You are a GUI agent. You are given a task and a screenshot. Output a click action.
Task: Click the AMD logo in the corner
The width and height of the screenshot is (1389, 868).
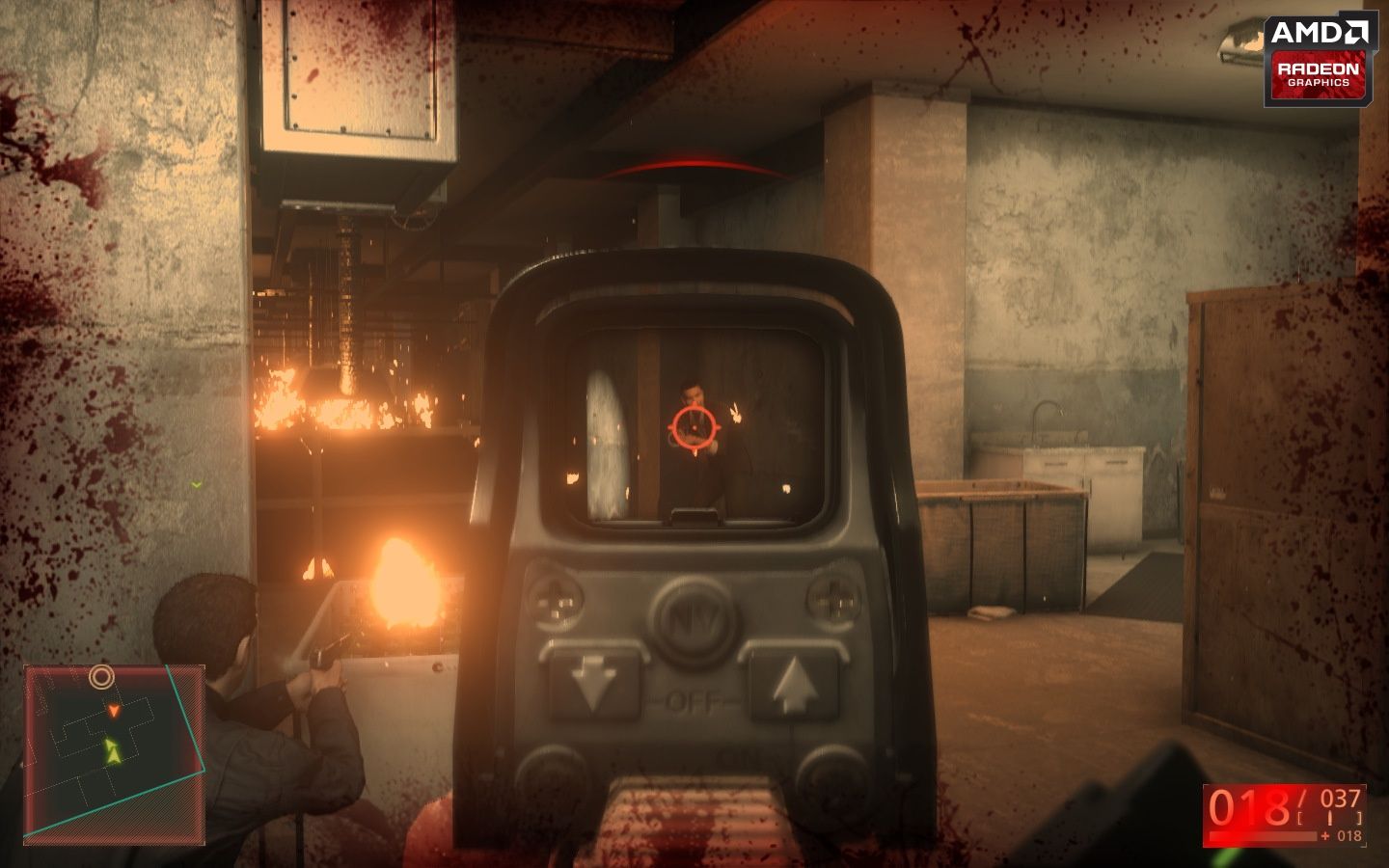click(x=1320, y=29)
